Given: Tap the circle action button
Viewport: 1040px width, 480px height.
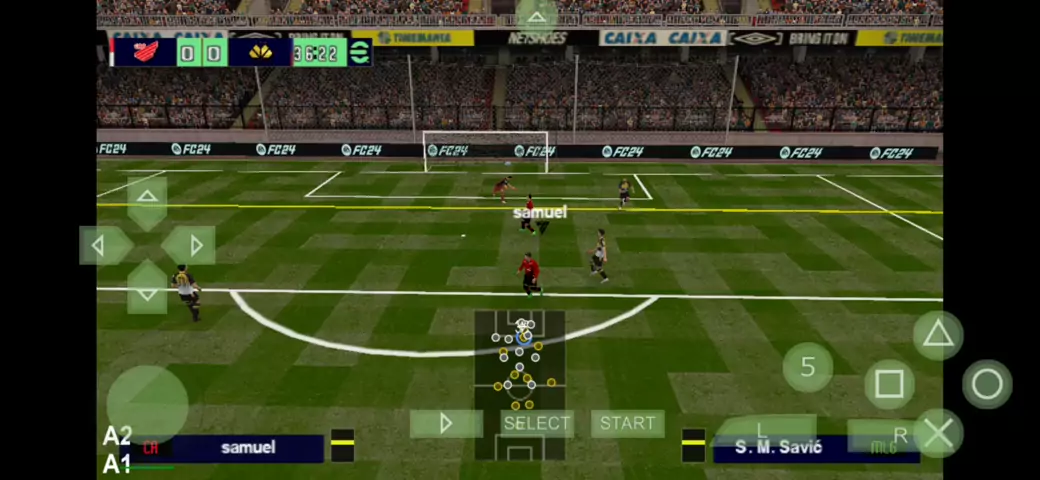Looking at the screenshot, I should pyautogui.click(x=987, y=384).
